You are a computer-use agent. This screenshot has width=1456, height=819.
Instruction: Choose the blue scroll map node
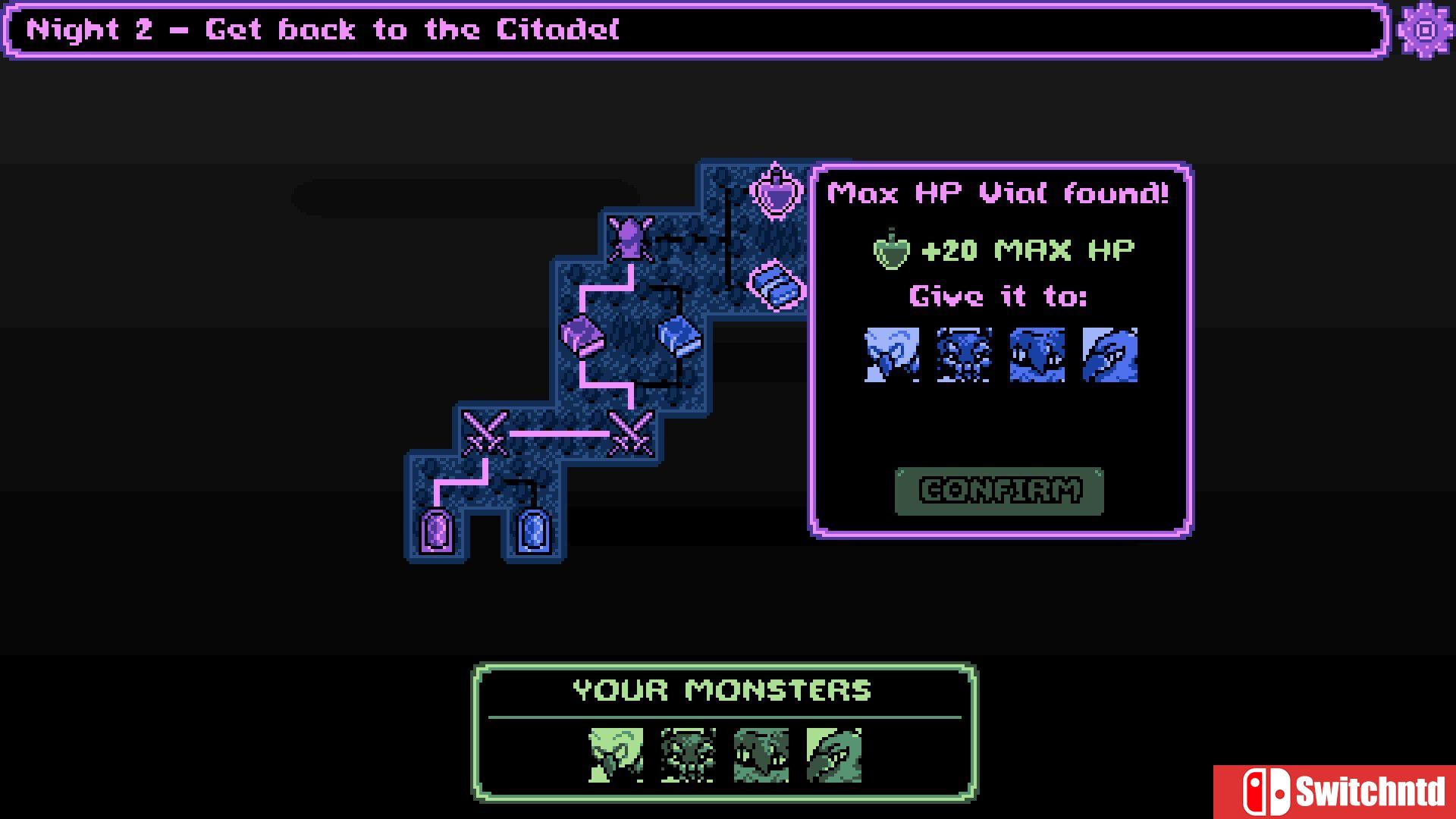coord(776,286)
